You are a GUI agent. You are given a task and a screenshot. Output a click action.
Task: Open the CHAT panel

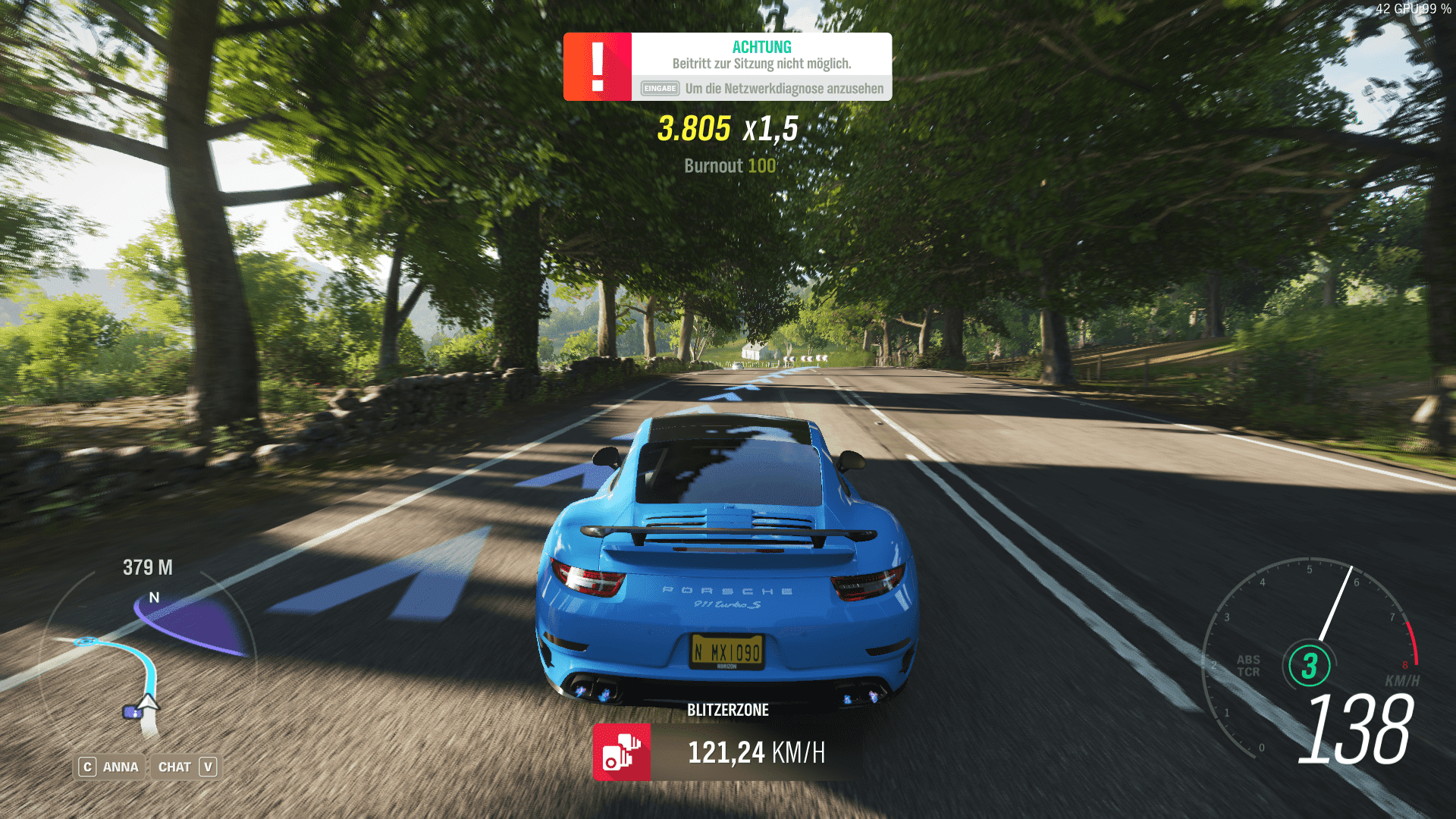coord(187,767)
